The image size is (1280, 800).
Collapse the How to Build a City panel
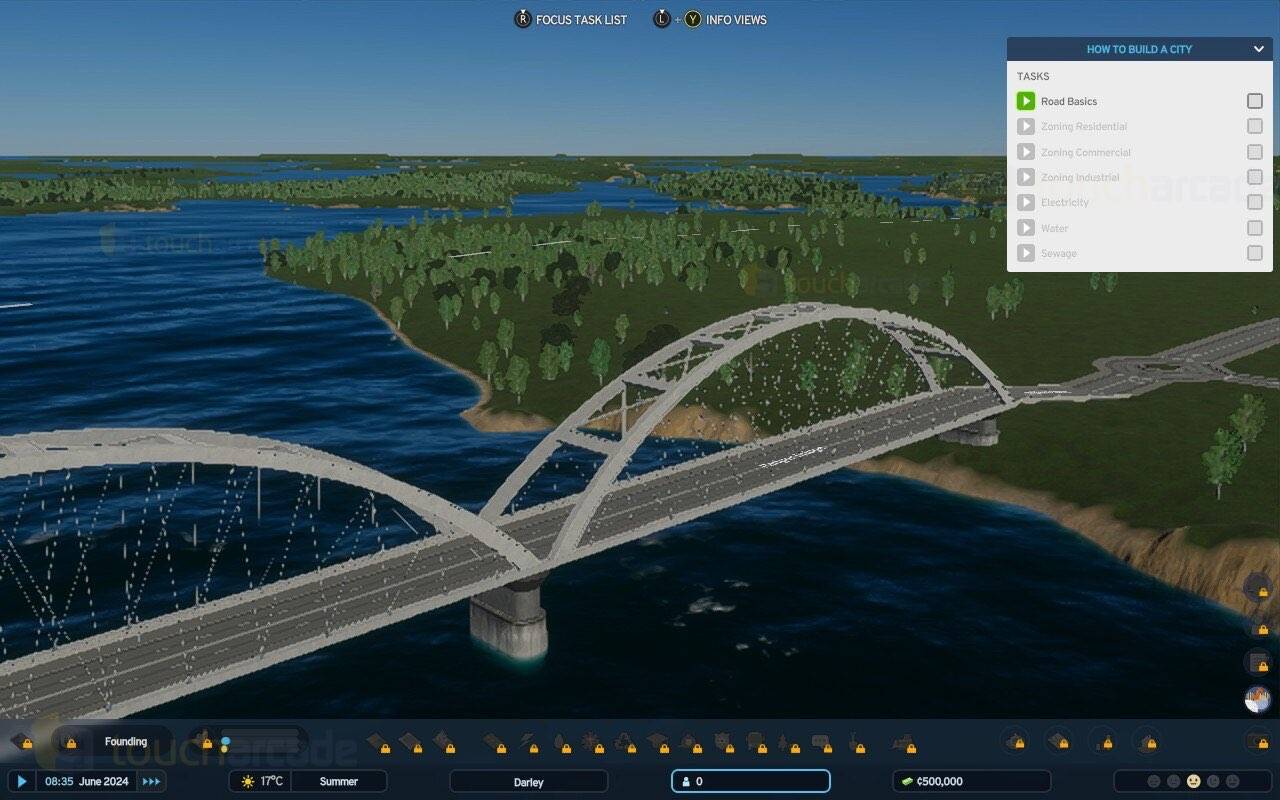point(1258,49)
